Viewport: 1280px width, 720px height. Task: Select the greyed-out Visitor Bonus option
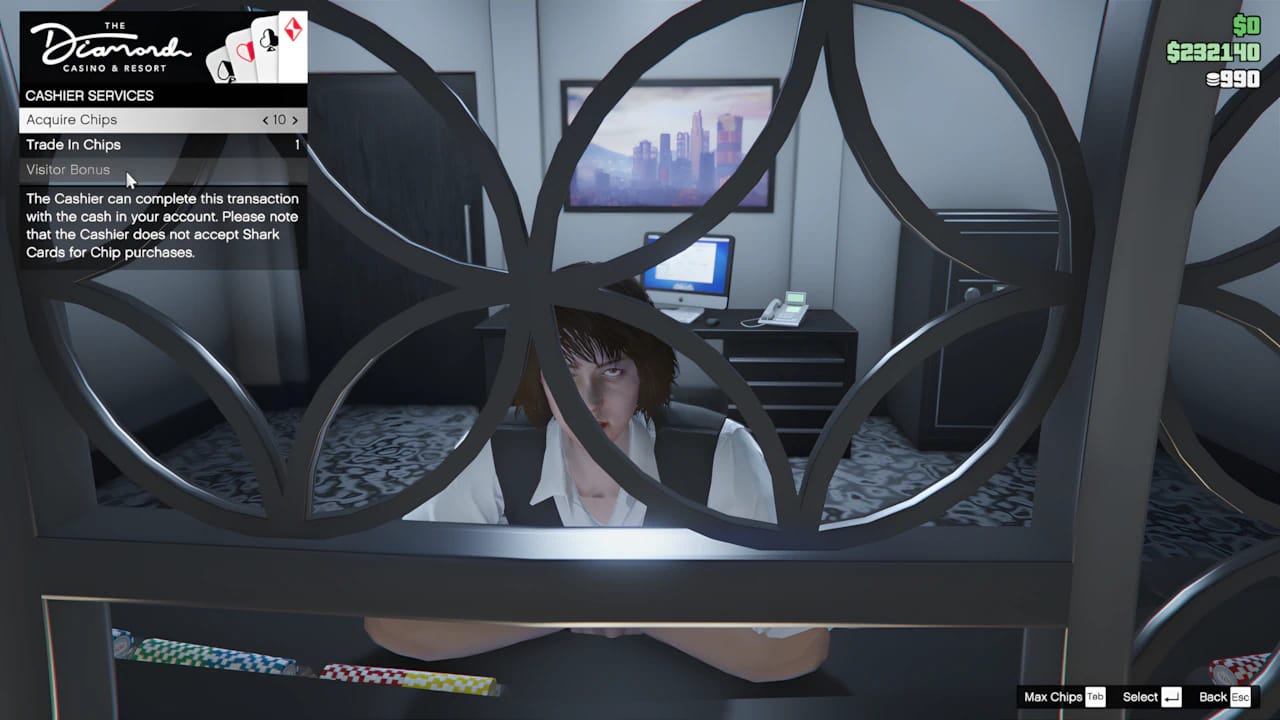(67, 170)
